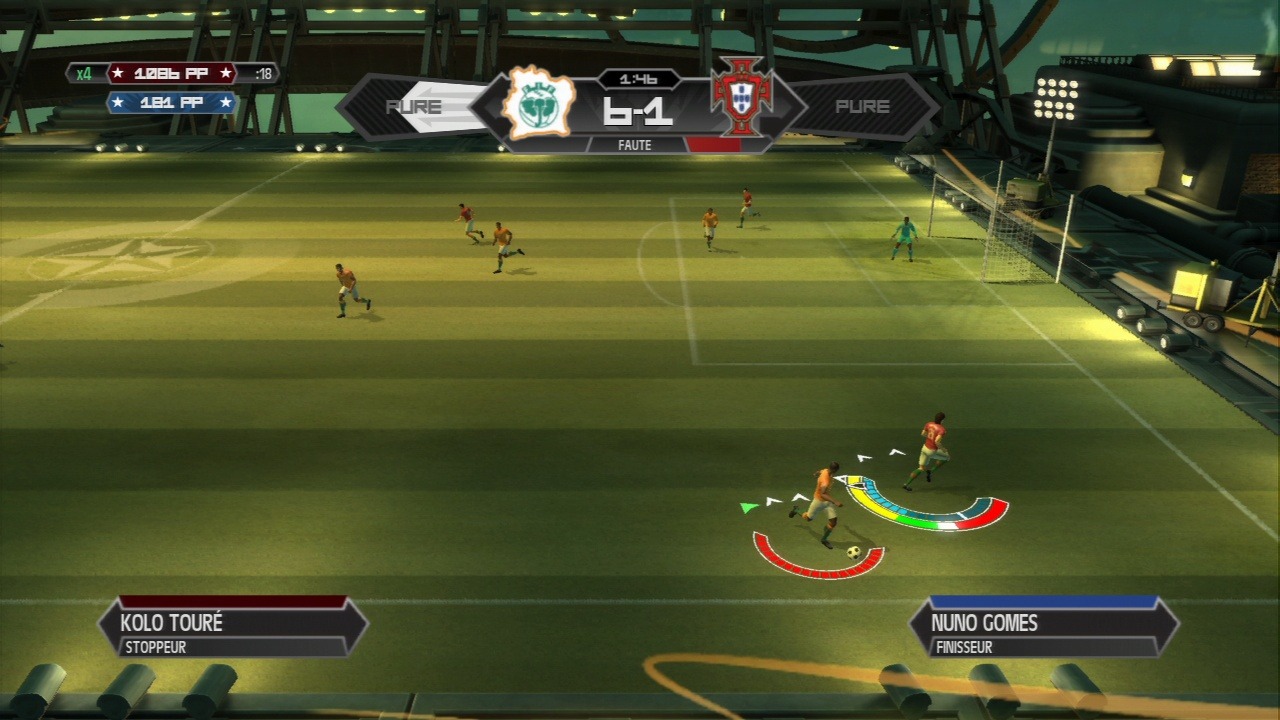Select the Nuno Gomes player panel
The width and height of the screenshot is (1280, 720).
pos(1044,629)
